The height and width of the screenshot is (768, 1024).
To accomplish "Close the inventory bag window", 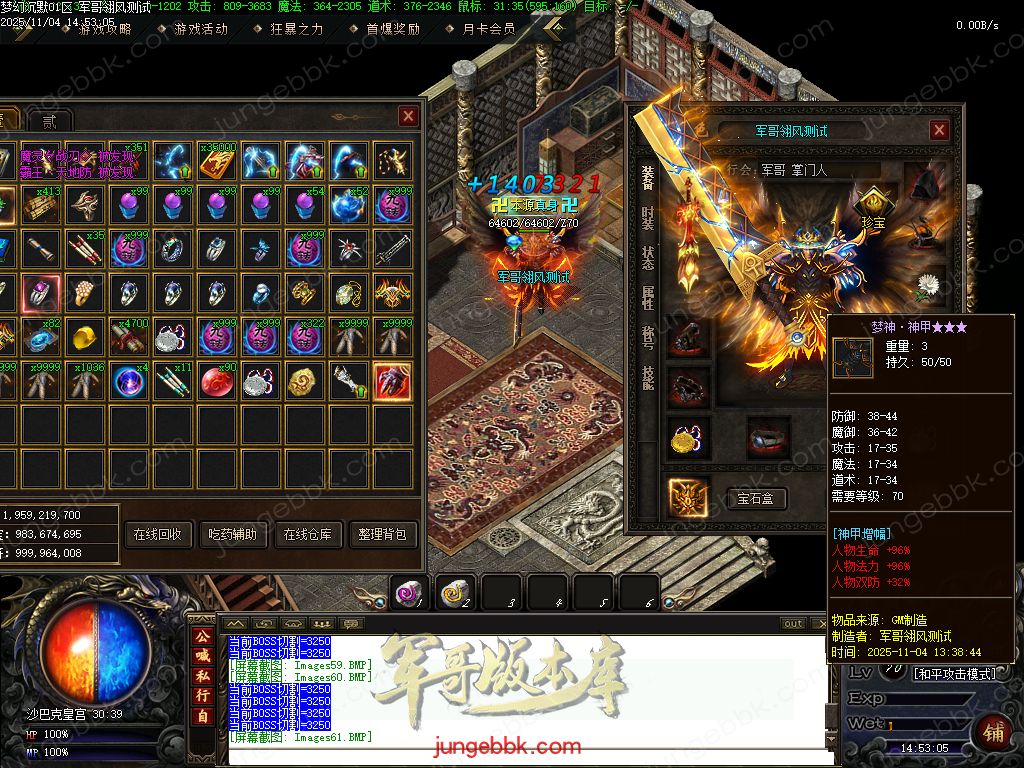I will pos(408,116).
